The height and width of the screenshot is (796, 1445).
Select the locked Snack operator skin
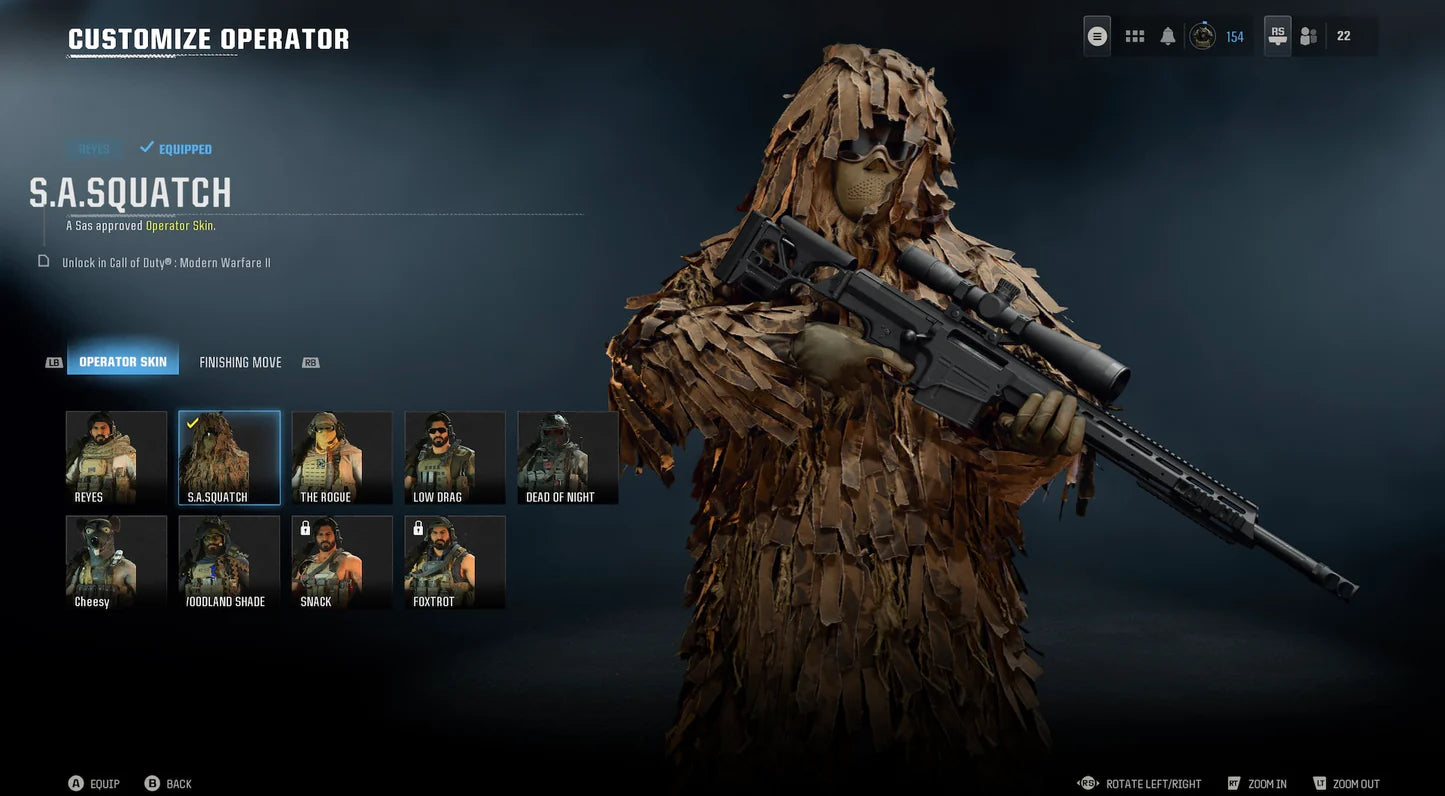[x=342, y=561]
